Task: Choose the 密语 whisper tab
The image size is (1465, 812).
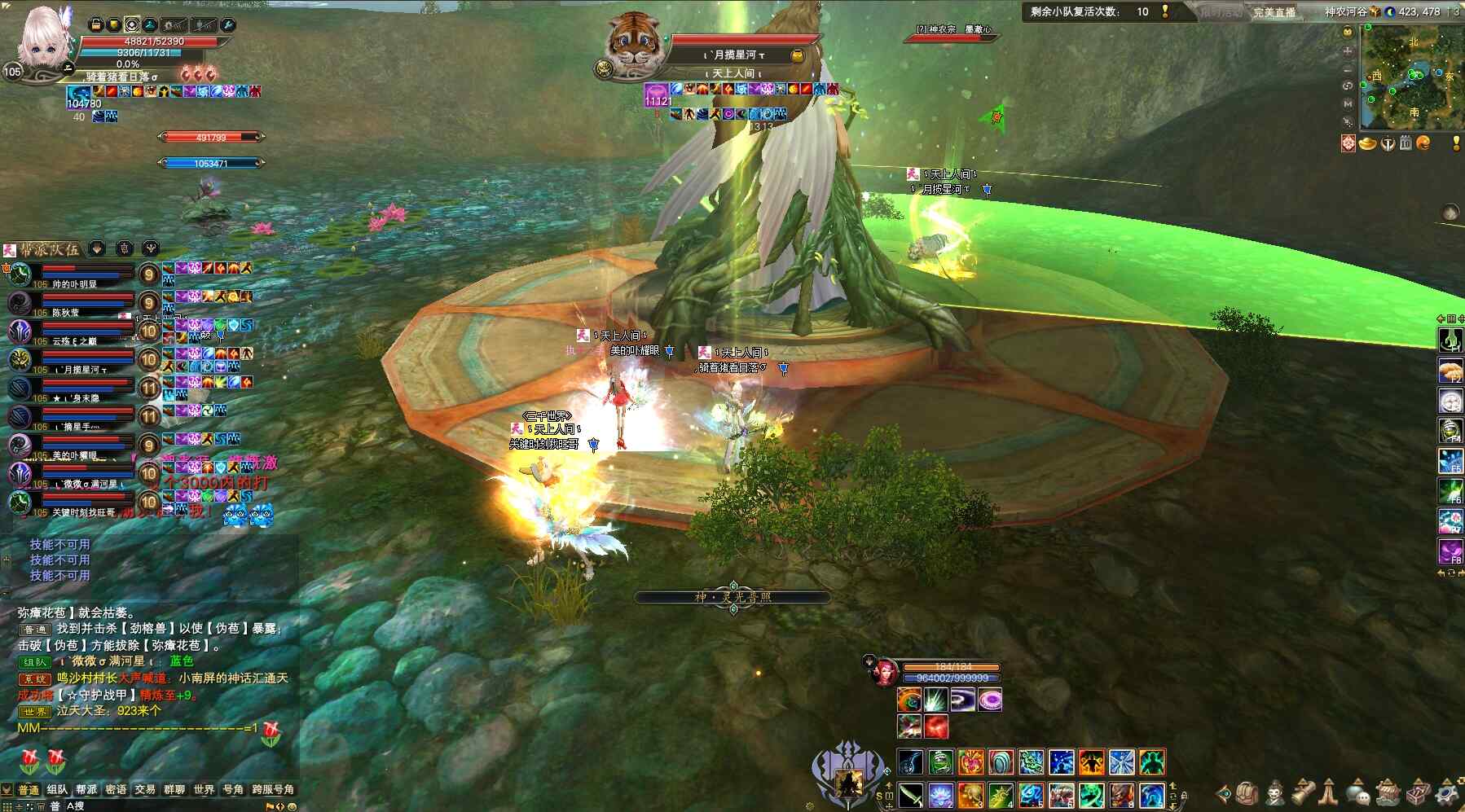Action: click(x=116, y=789)
